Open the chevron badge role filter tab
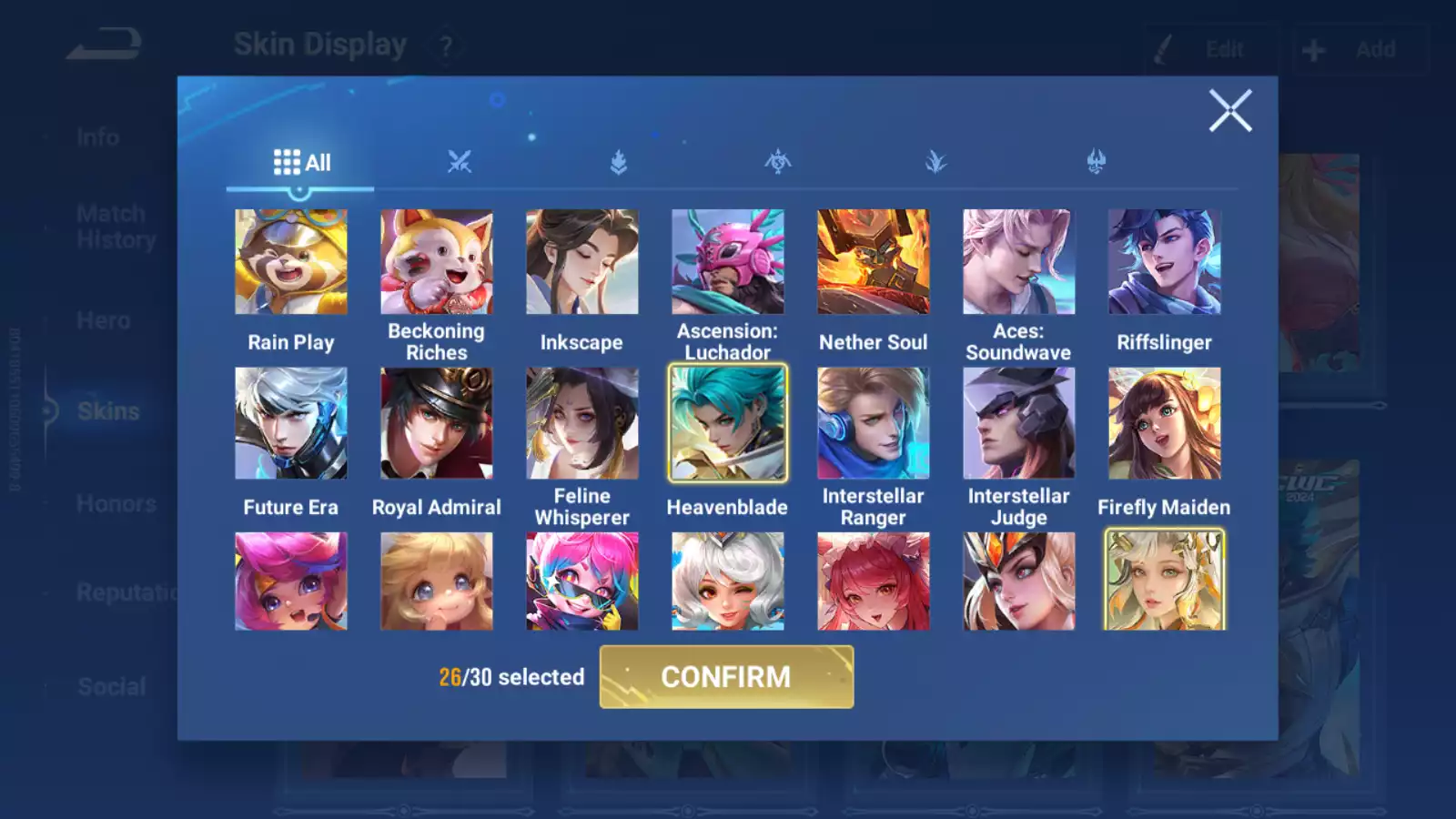Screen dimensions: 1456x819 point(618,162)
